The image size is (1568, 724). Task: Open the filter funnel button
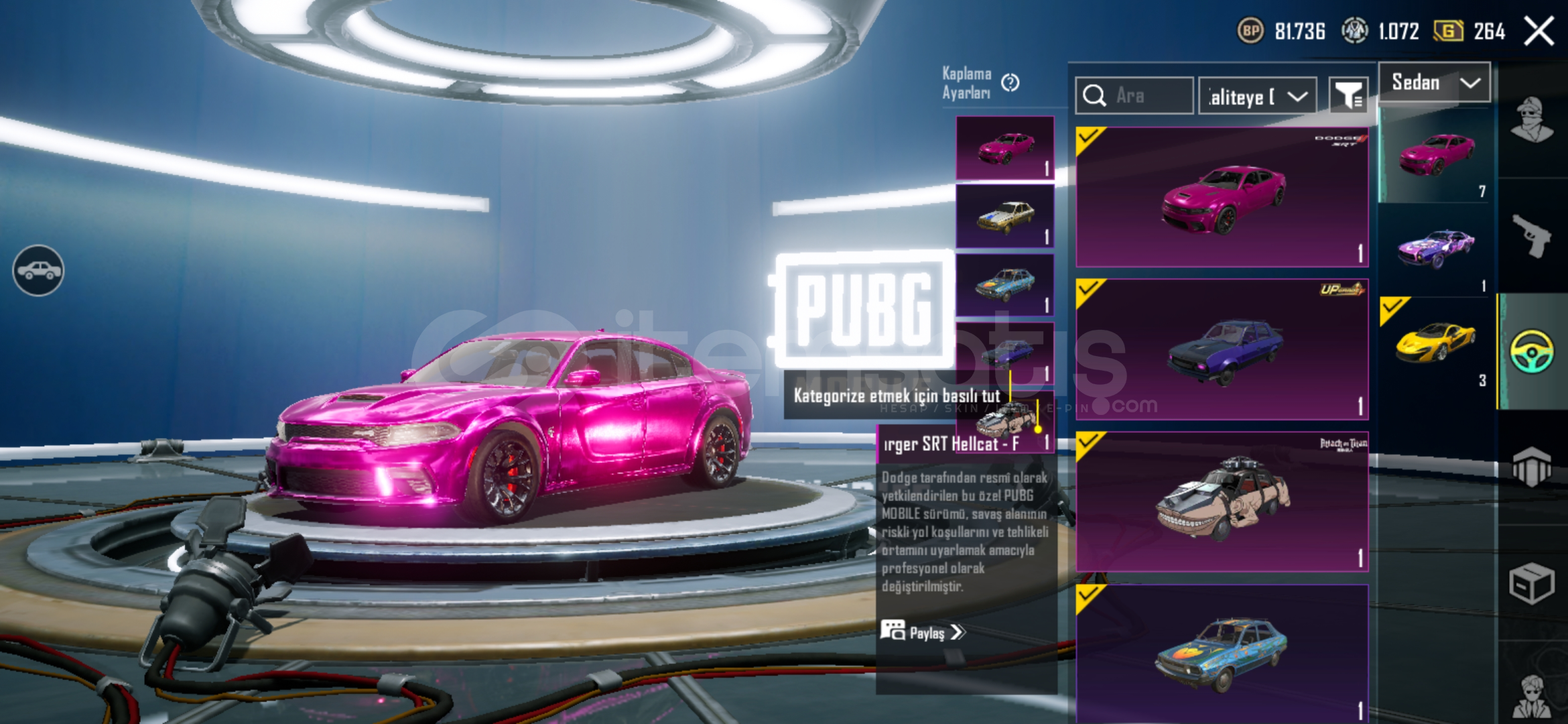[x=1348, y=96]
